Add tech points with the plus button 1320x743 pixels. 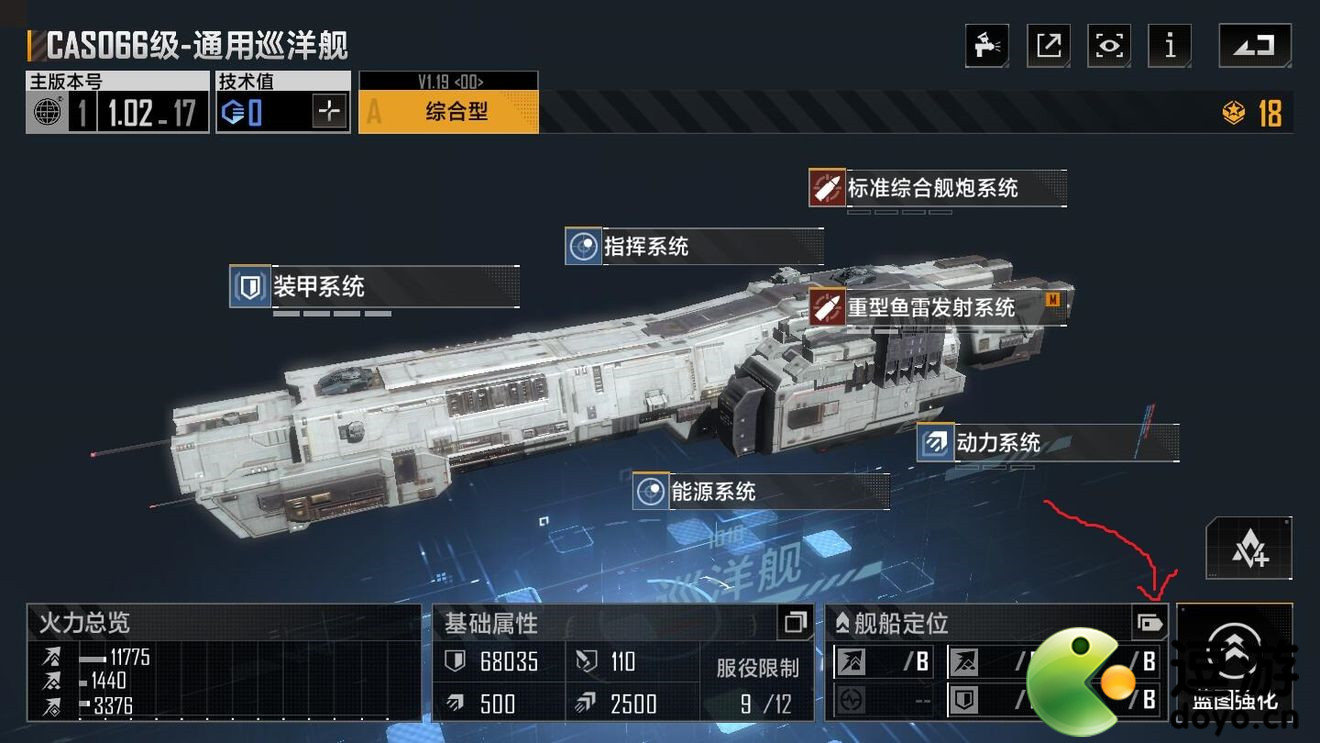pyautogui.click(x=329, y=111)
